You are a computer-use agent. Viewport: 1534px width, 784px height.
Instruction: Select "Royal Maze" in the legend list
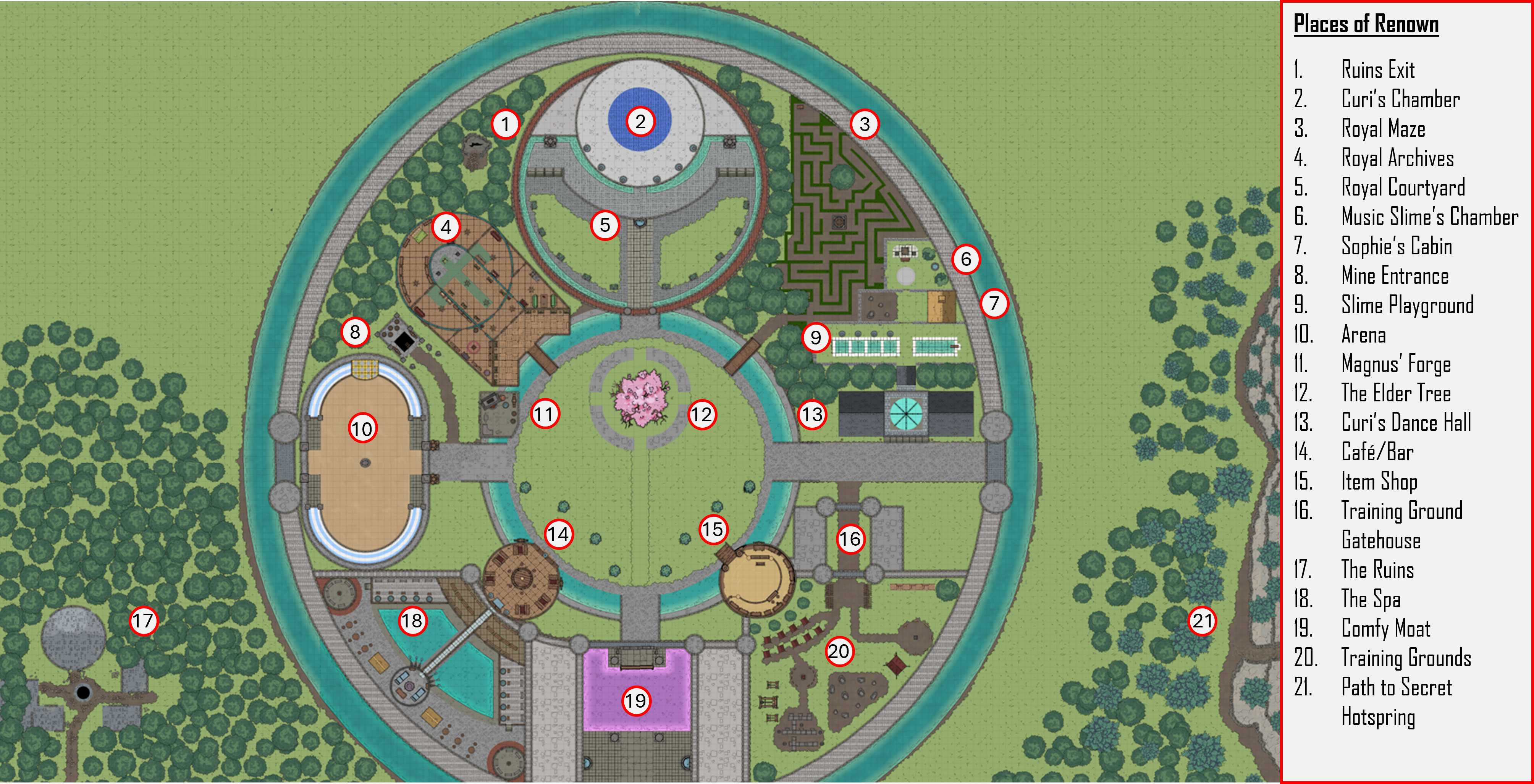click(x=1383, y=129)
